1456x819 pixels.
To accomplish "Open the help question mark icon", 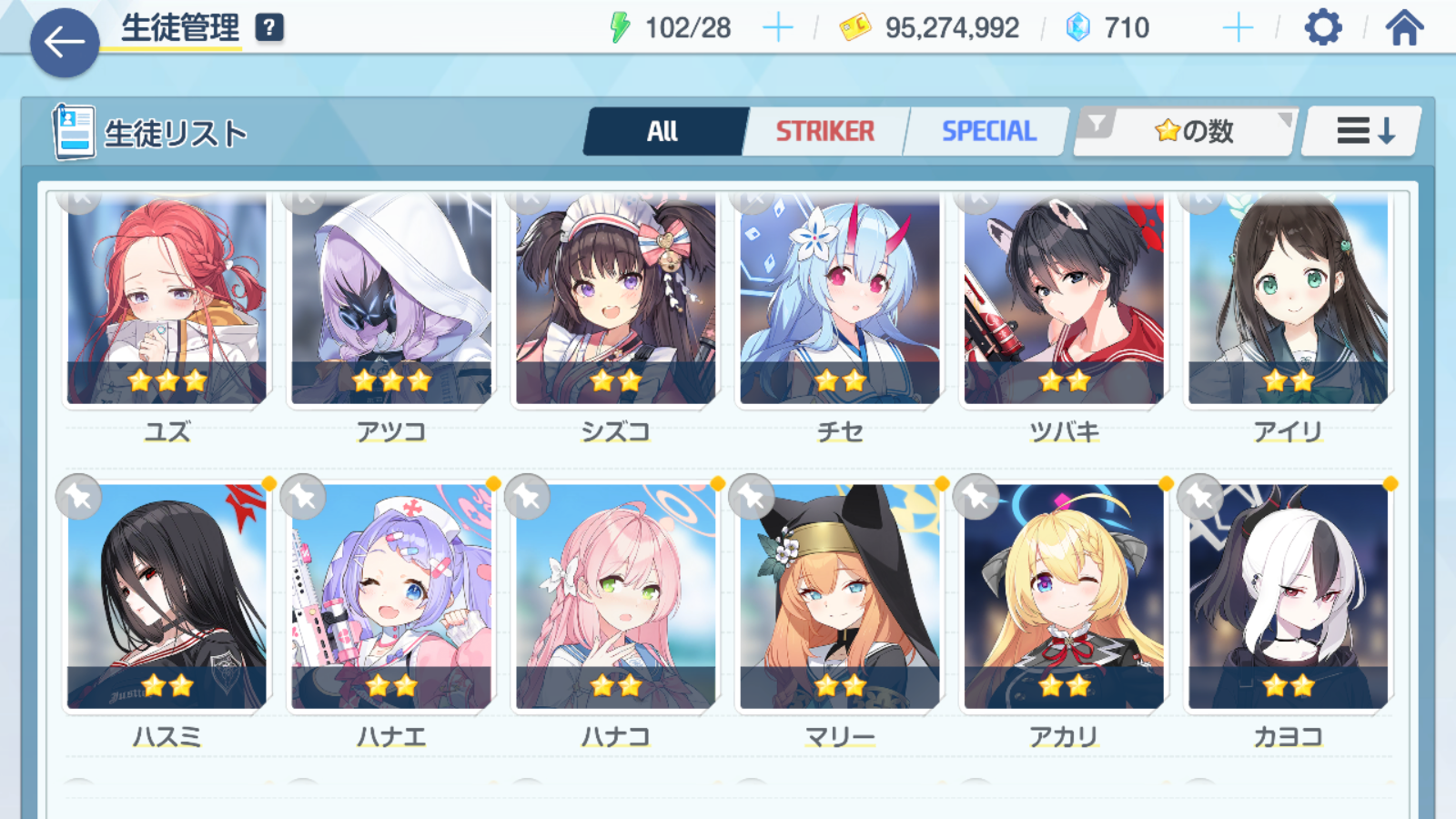I will pyautogui.click(x=269, y=28).
